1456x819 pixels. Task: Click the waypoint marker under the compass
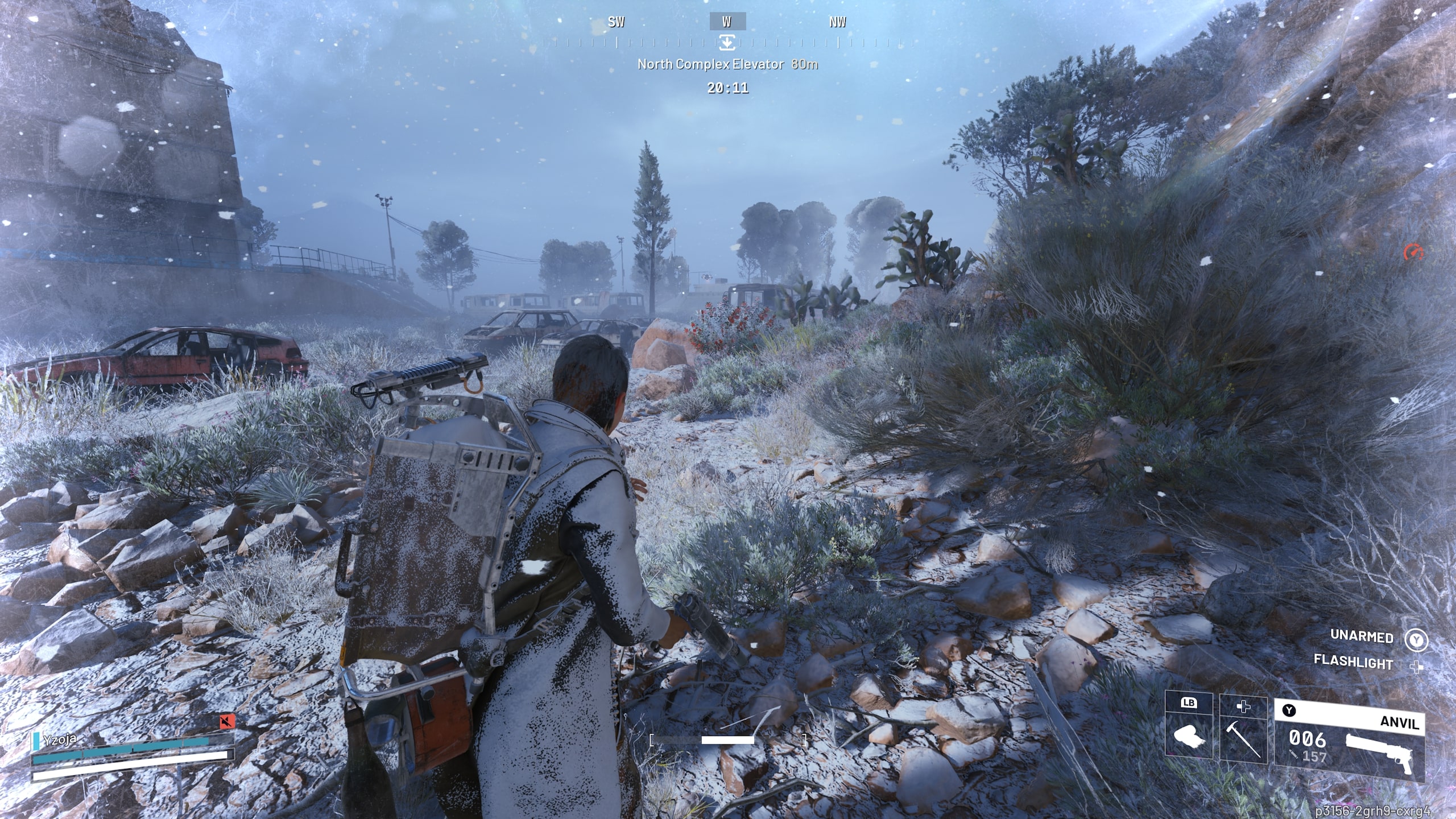pos(728,42)
